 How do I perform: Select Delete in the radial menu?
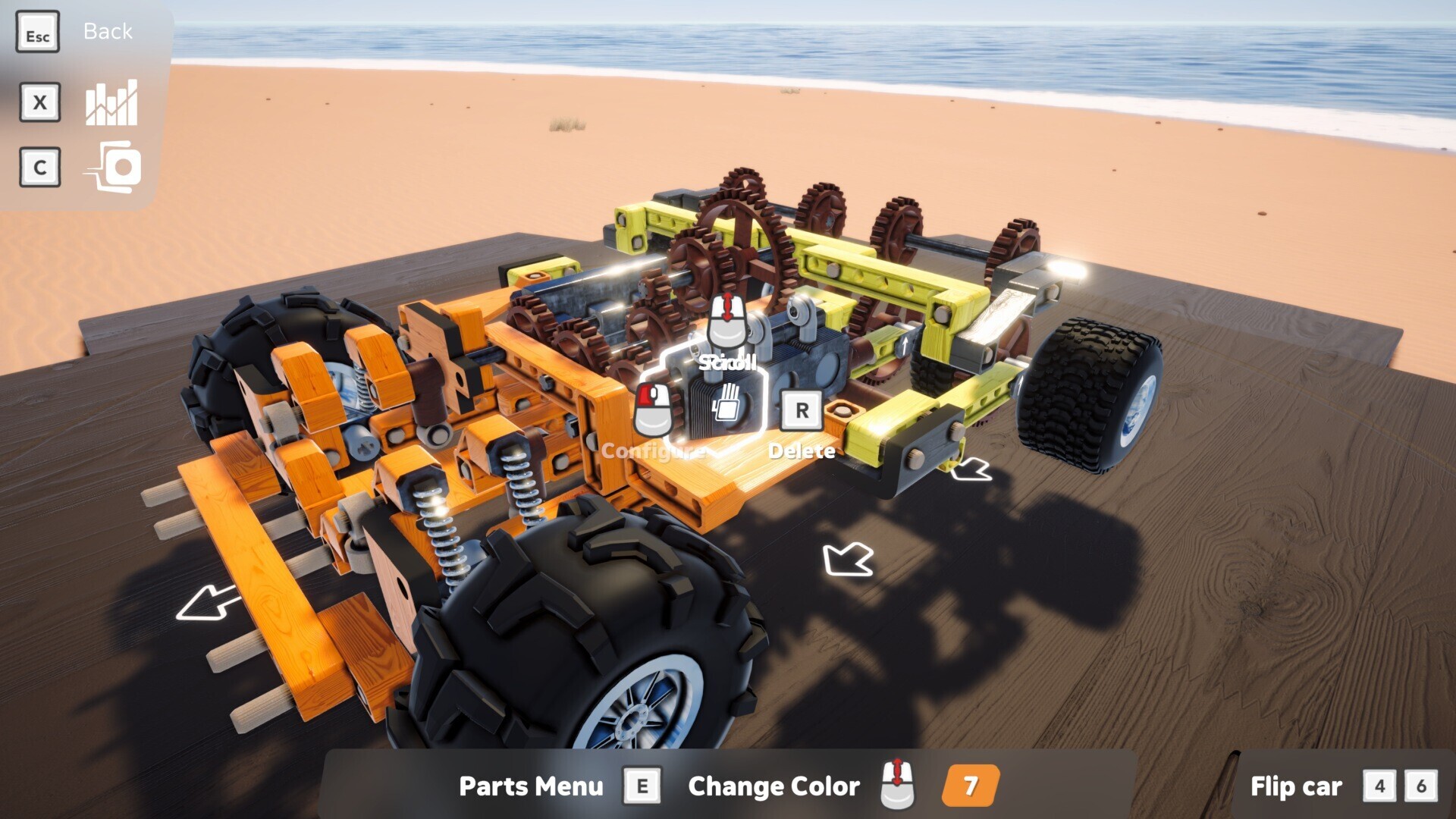802,450
